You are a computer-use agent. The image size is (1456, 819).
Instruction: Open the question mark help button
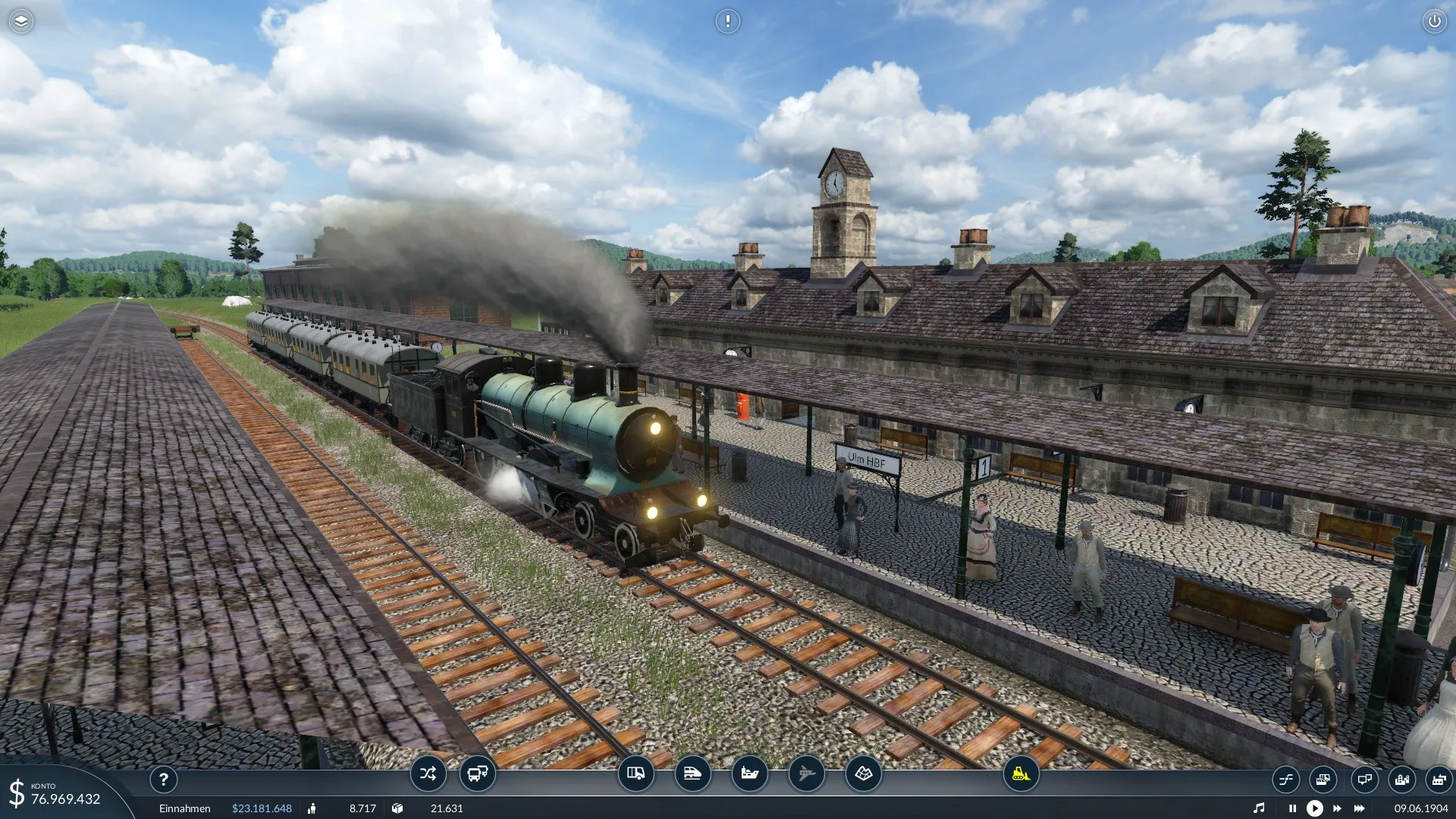coord(163,780)
